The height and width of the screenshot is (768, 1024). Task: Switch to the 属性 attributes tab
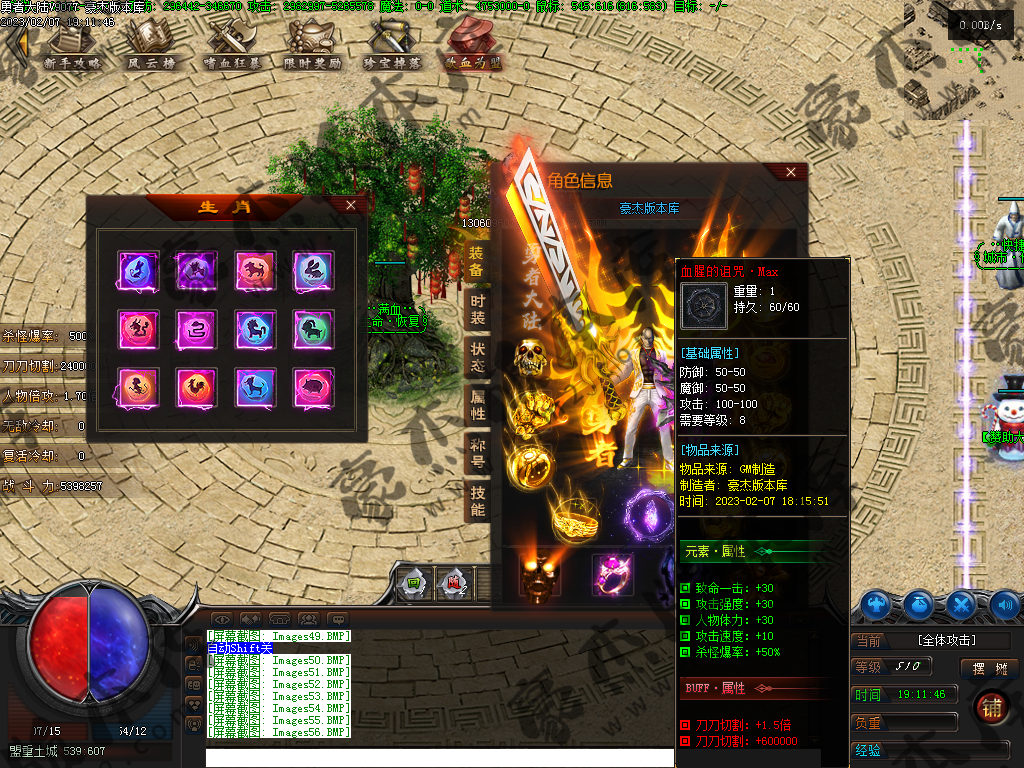point(478,405)
